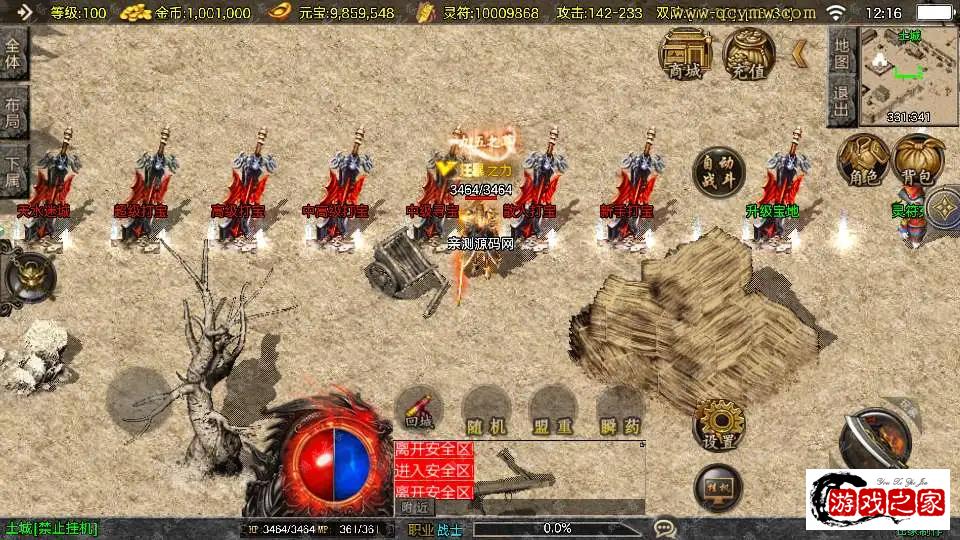This screenshot has width=960, height=540.
Task: Switch to the 附近 nearby chat tab
Action: point(415,507)
